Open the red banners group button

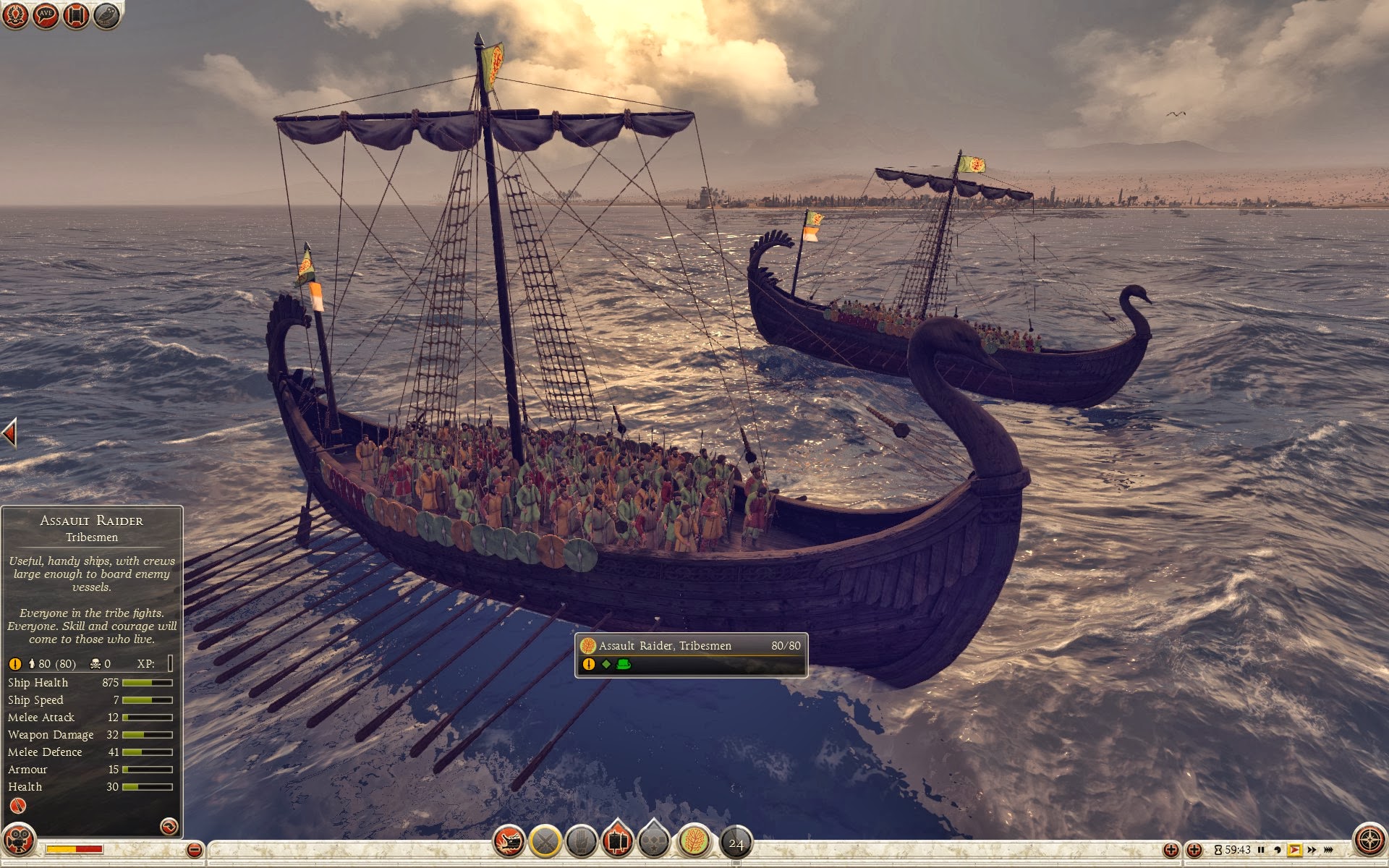pyautogui.click(x=617, y=841)
